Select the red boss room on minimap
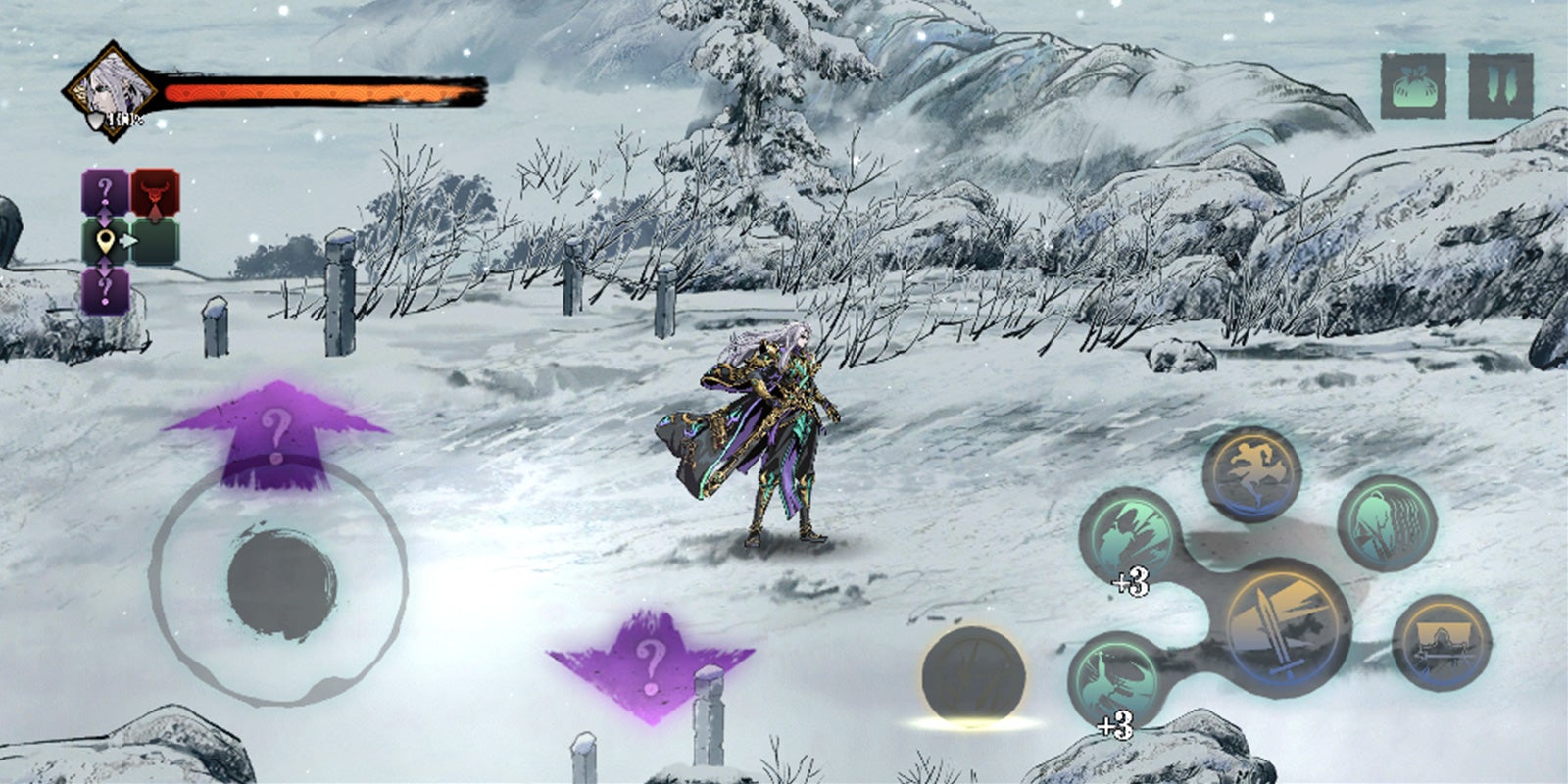 (155, 192)
